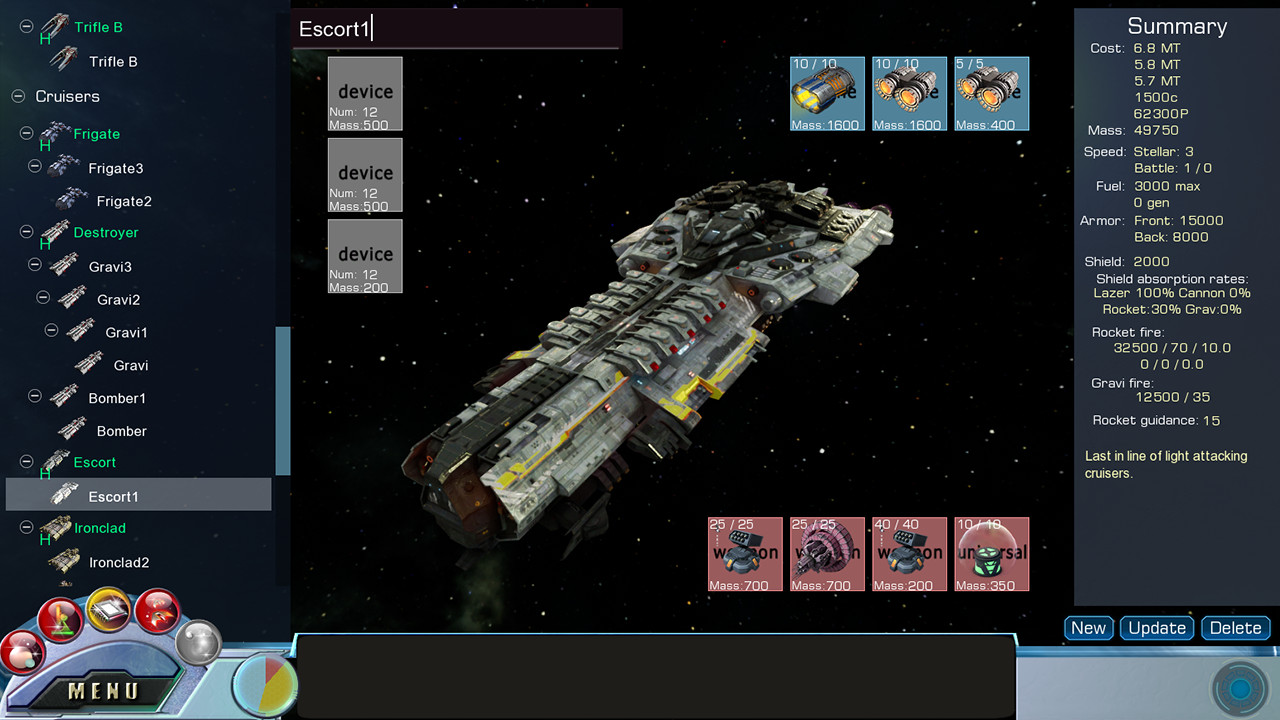Click the New button
Viewport: 1280px width, 720px height.
1088,628
